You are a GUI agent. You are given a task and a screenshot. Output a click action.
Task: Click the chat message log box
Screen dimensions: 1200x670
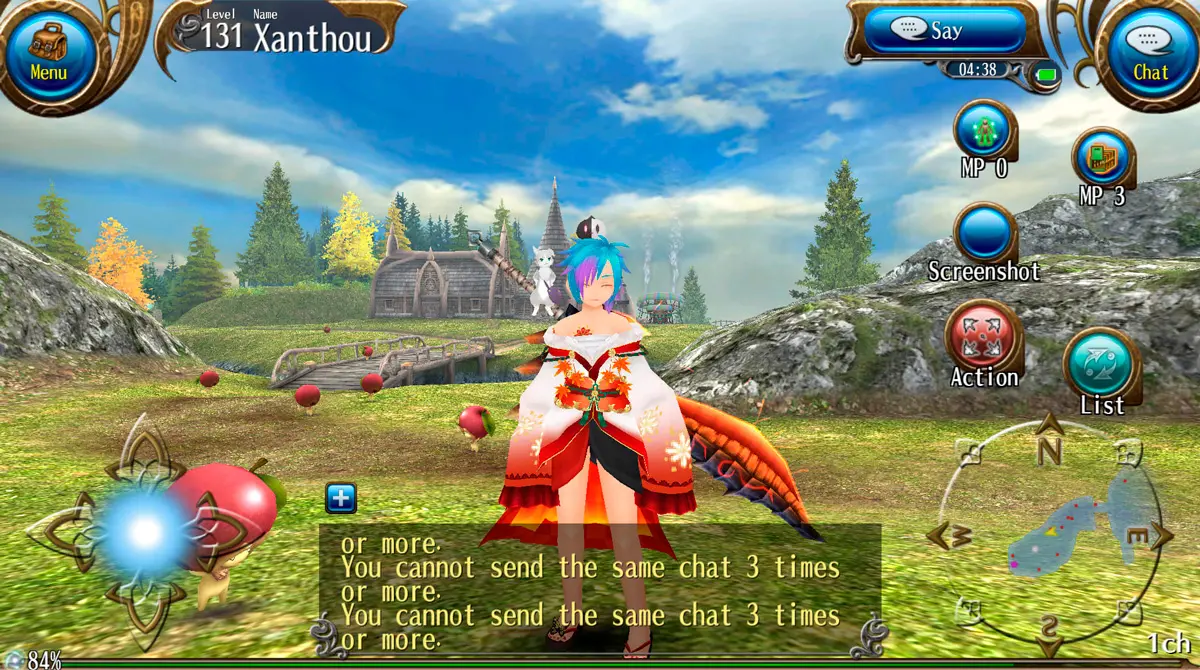[600, 588]
